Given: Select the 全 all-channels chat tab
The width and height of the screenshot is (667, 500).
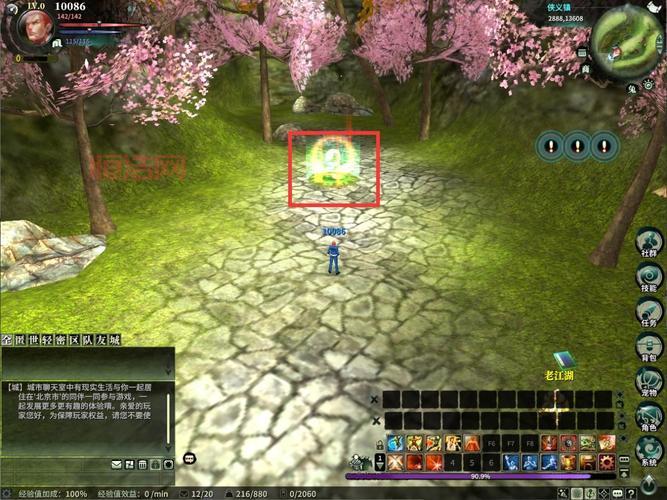Looking at the screenshot, I should tap(7, 341).
